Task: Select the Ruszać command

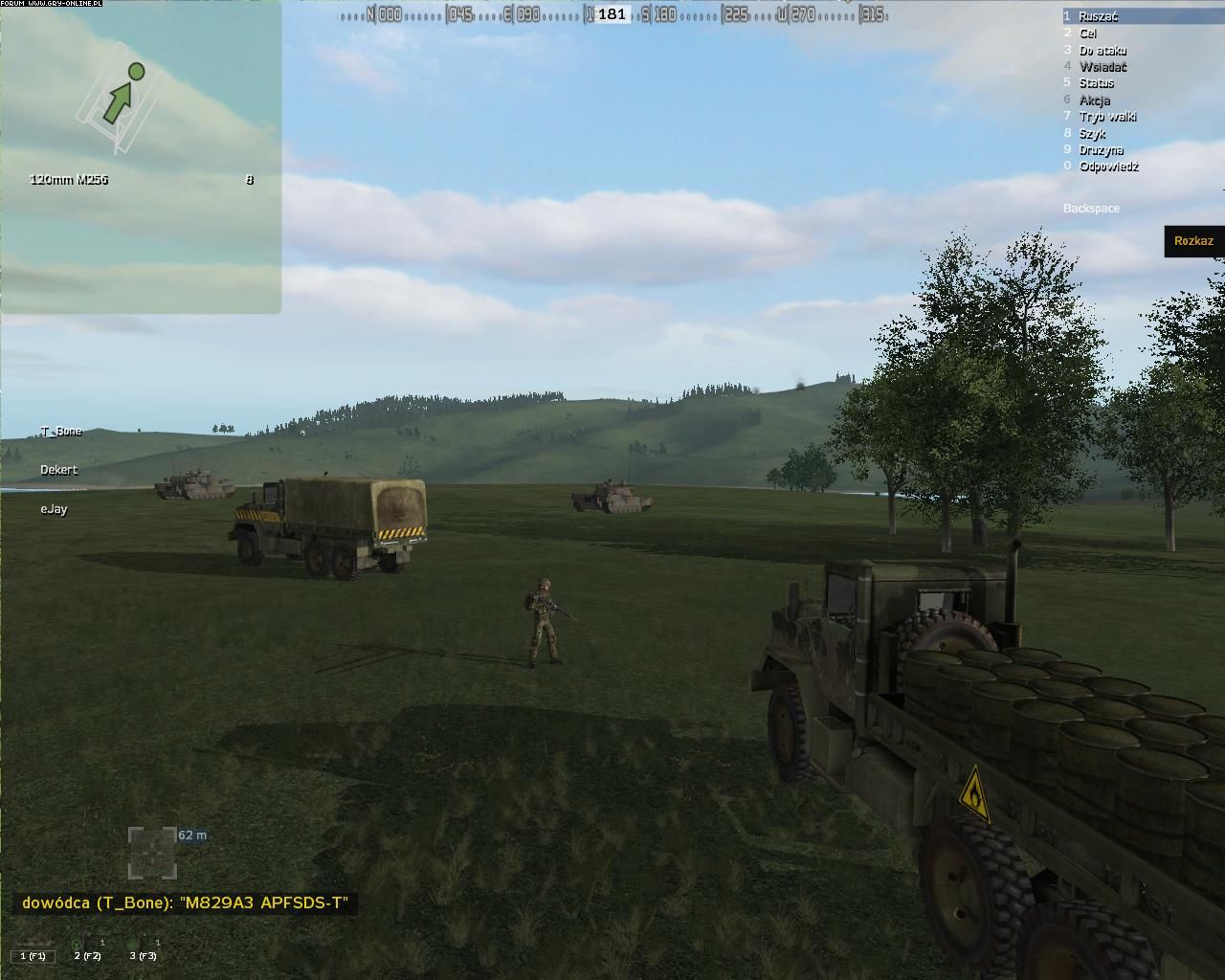Action: (x=1098, y=16)
